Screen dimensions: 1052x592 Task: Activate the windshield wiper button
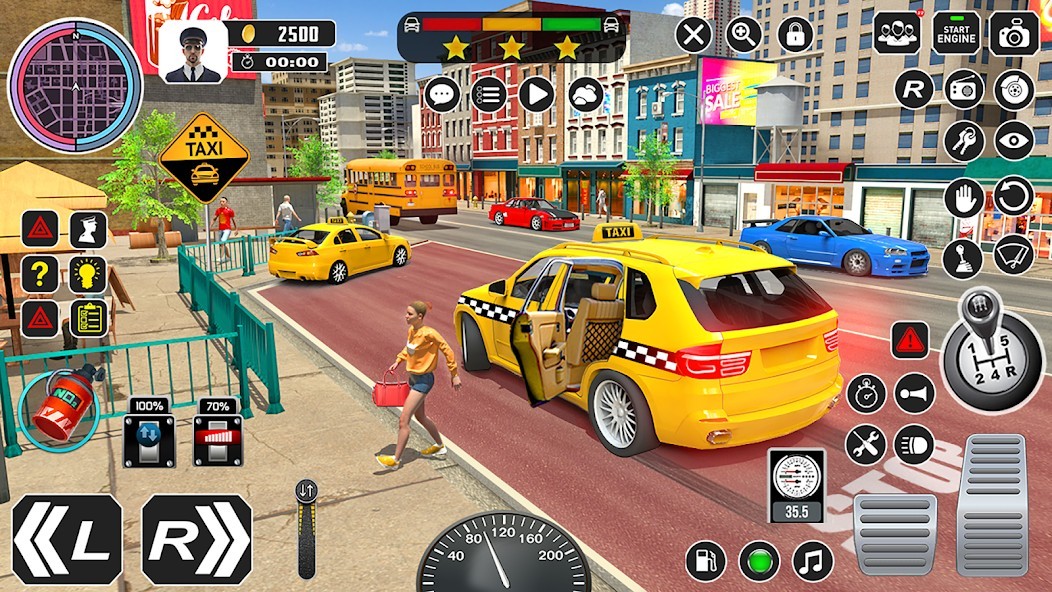[1013, 255]
